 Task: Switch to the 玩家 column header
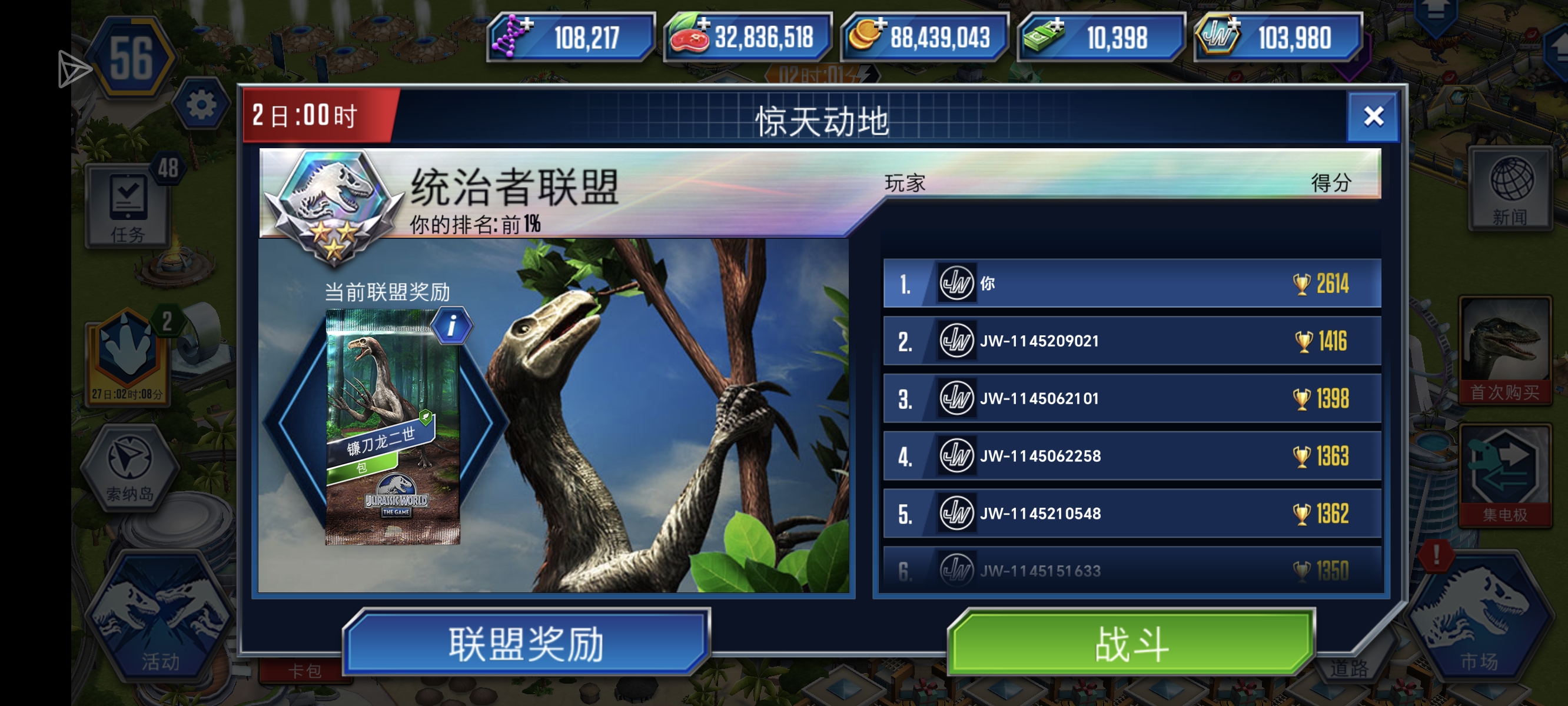pyautogui.click(x=905, y=184)
